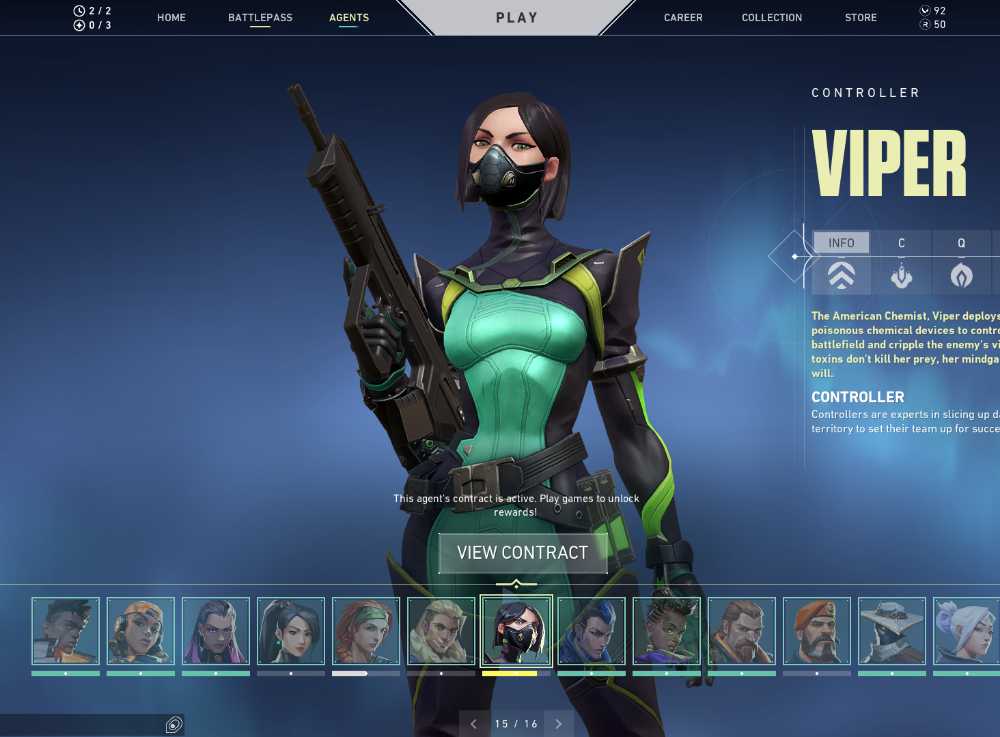
Task: Click the Play button at top
Action: [x=516, y=18]
